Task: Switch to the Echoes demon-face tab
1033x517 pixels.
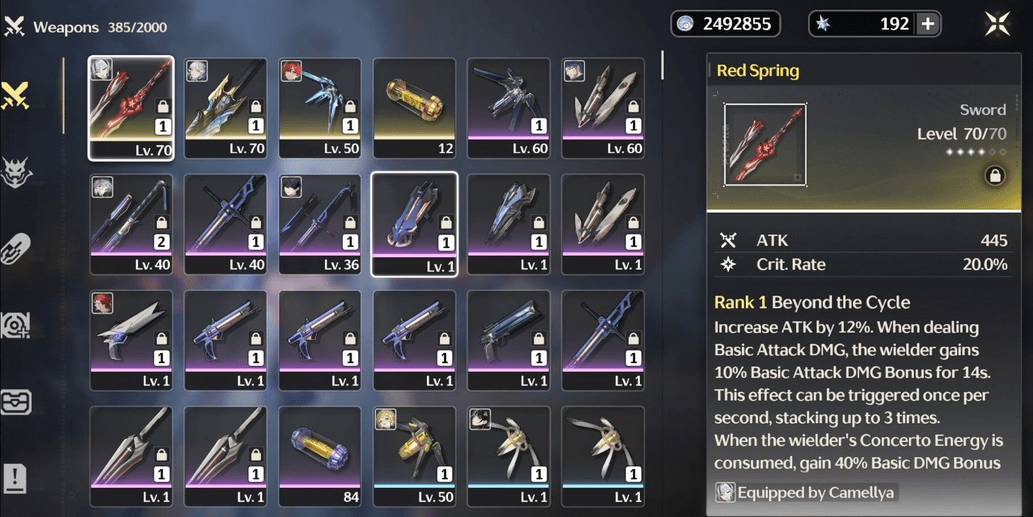Action: (x=17, y=173)
